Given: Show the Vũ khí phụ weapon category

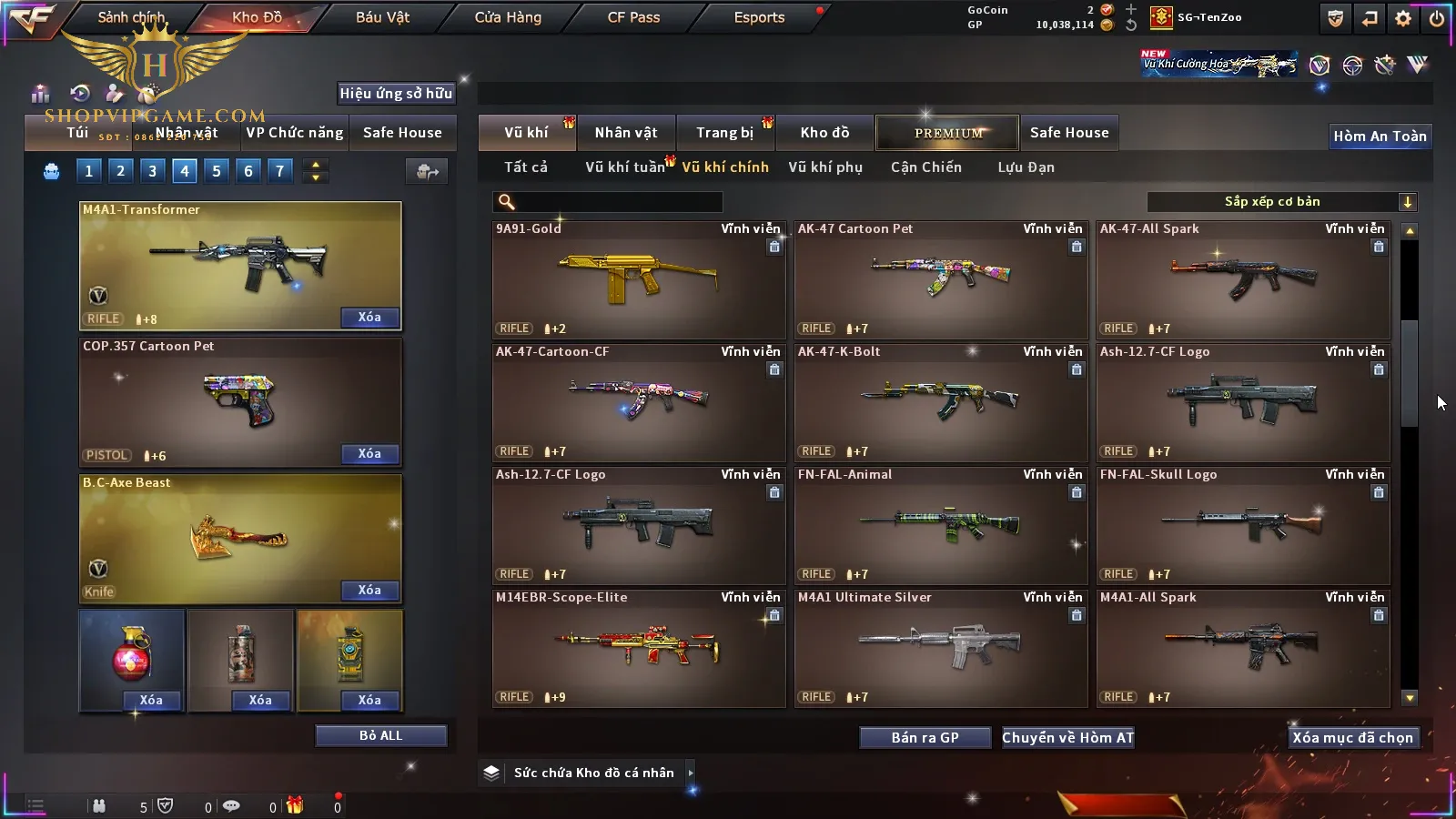Looking at the screenshot, I should (x=824, y=167).
